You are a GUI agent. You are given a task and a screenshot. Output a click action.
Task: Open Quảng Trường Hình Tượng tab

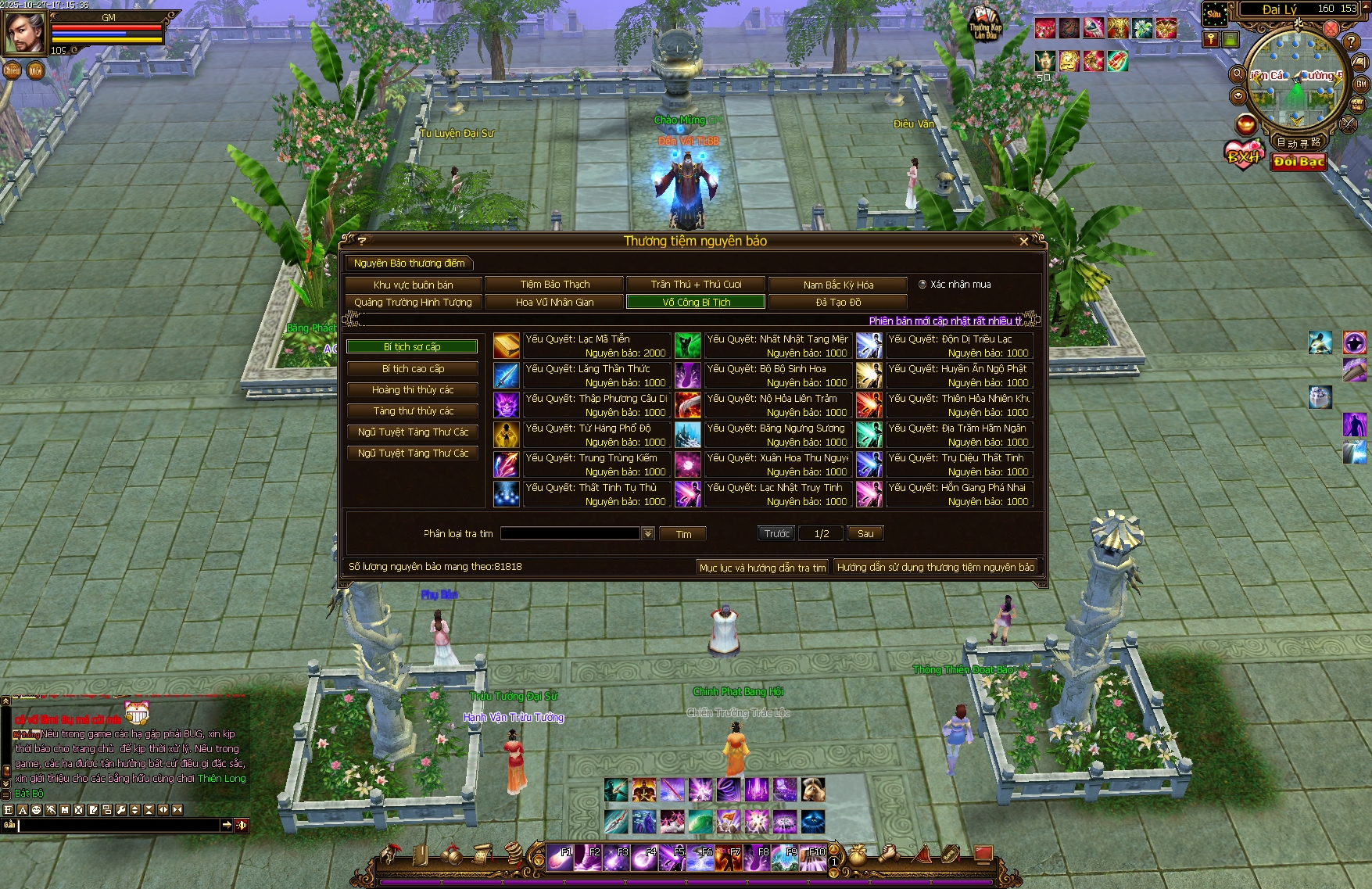(x=413, y=303)
